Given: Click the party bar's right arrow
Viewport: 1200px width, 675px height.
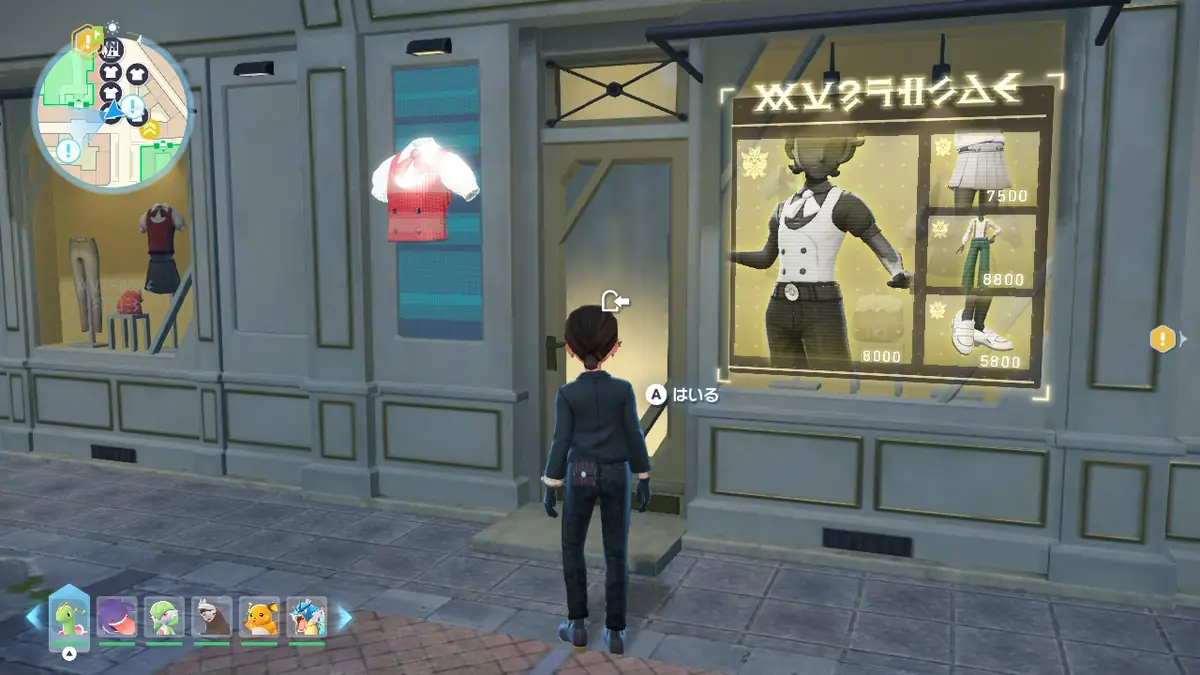Looking at the screenshot, I should click(343, 618).
